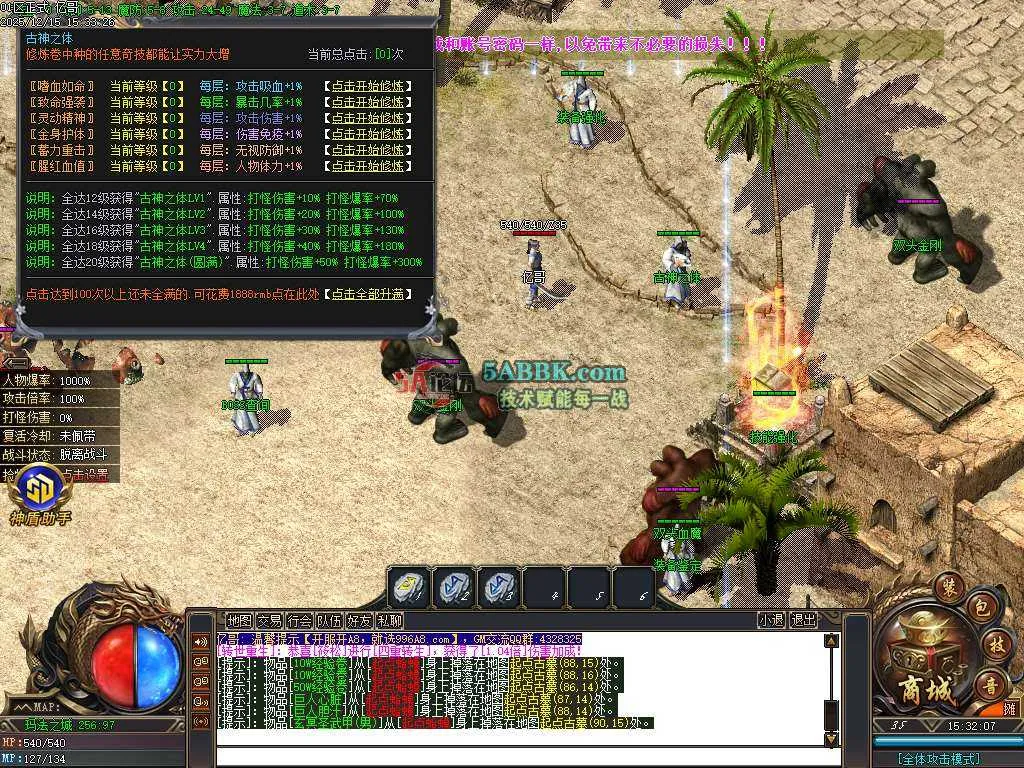This screenshot has height=768, width=1024.
Task: Open the 行会 guild button
Action: pos(299,620)
